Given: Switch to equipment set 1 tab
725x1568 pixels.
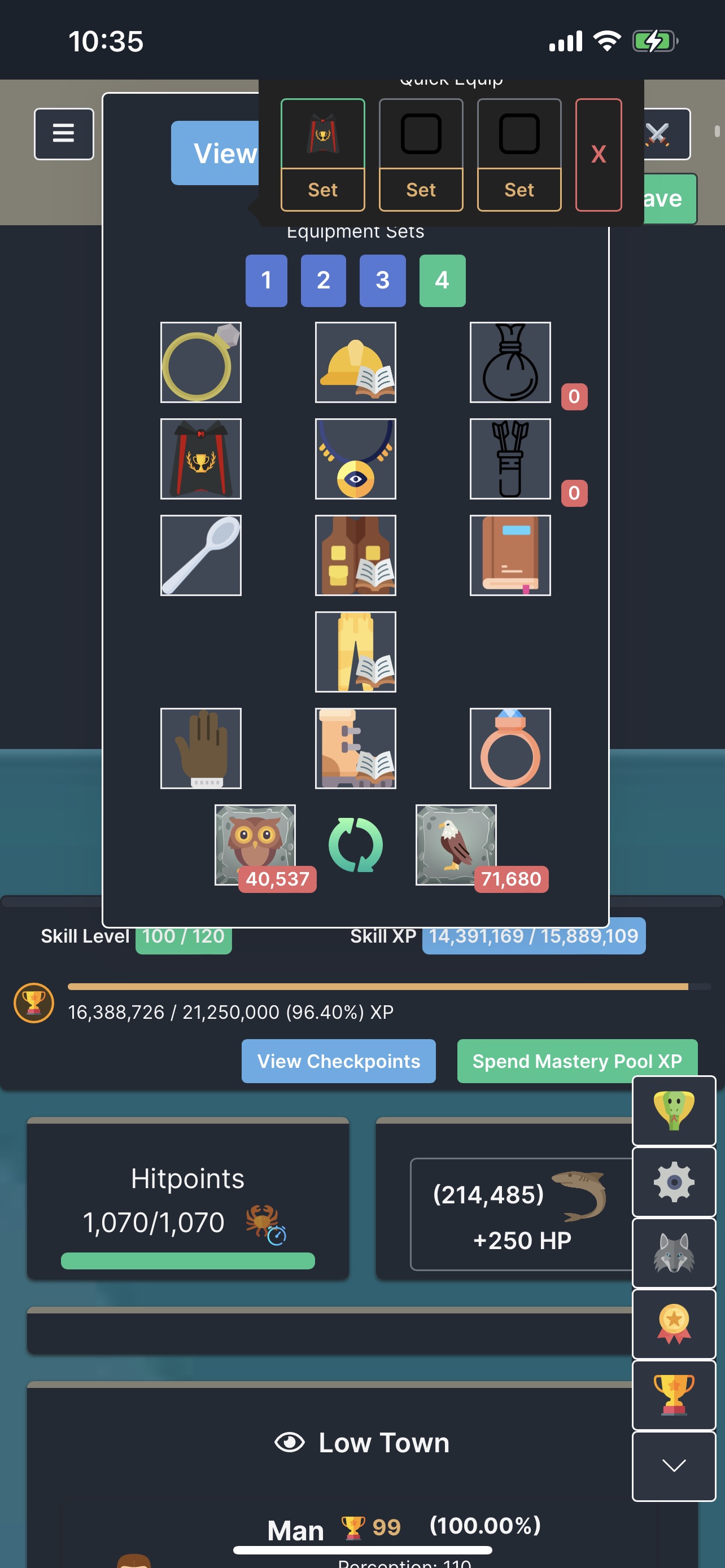Looking at the screenshot, I should tap(265, 281).
